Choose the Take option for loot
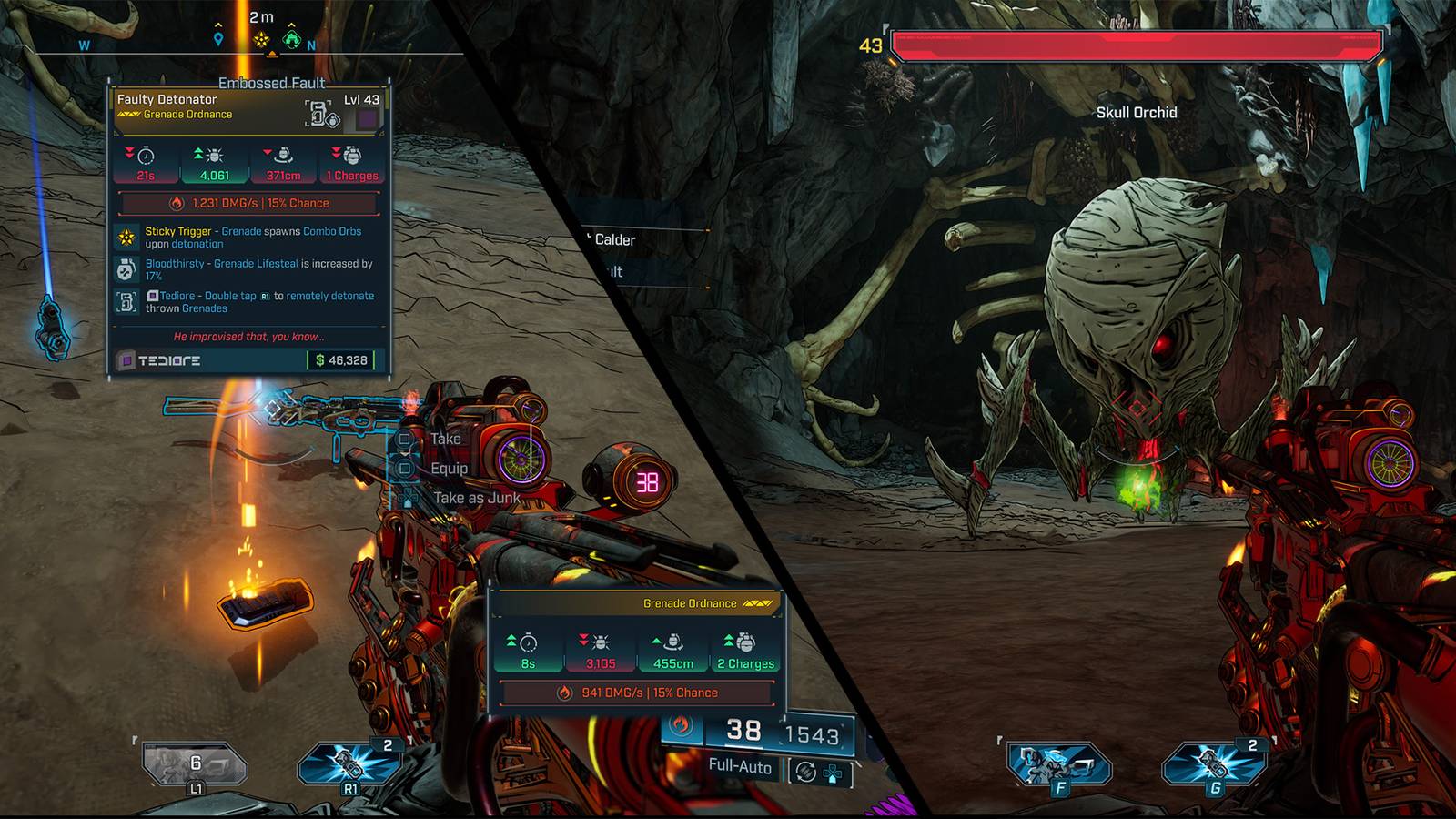The height and width of the screenshot is (819, 1456). (445, 439)
